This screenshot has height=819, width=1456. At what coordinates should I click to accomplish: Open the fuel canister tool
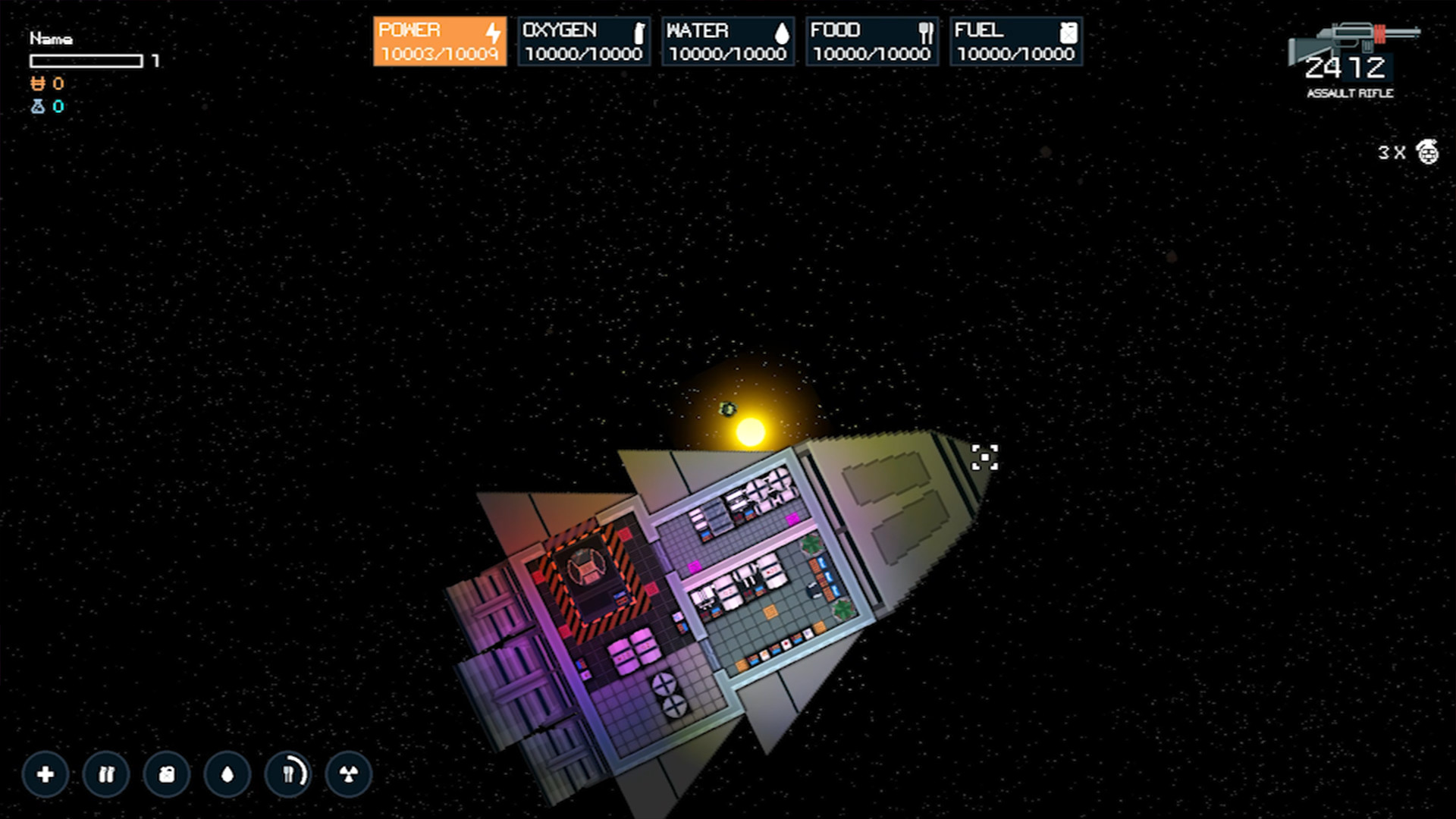[x=166, y=775]
